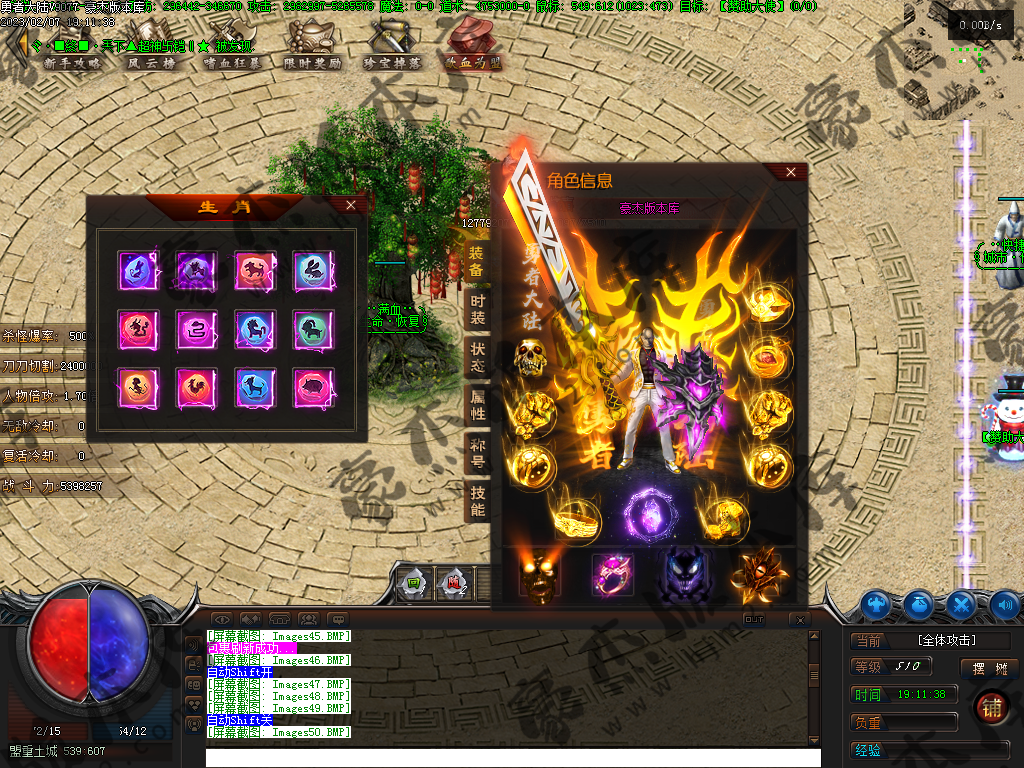Close the 生肖 zodiac window
Viewport: 1024px width, 768px height.
pos(350,205)
